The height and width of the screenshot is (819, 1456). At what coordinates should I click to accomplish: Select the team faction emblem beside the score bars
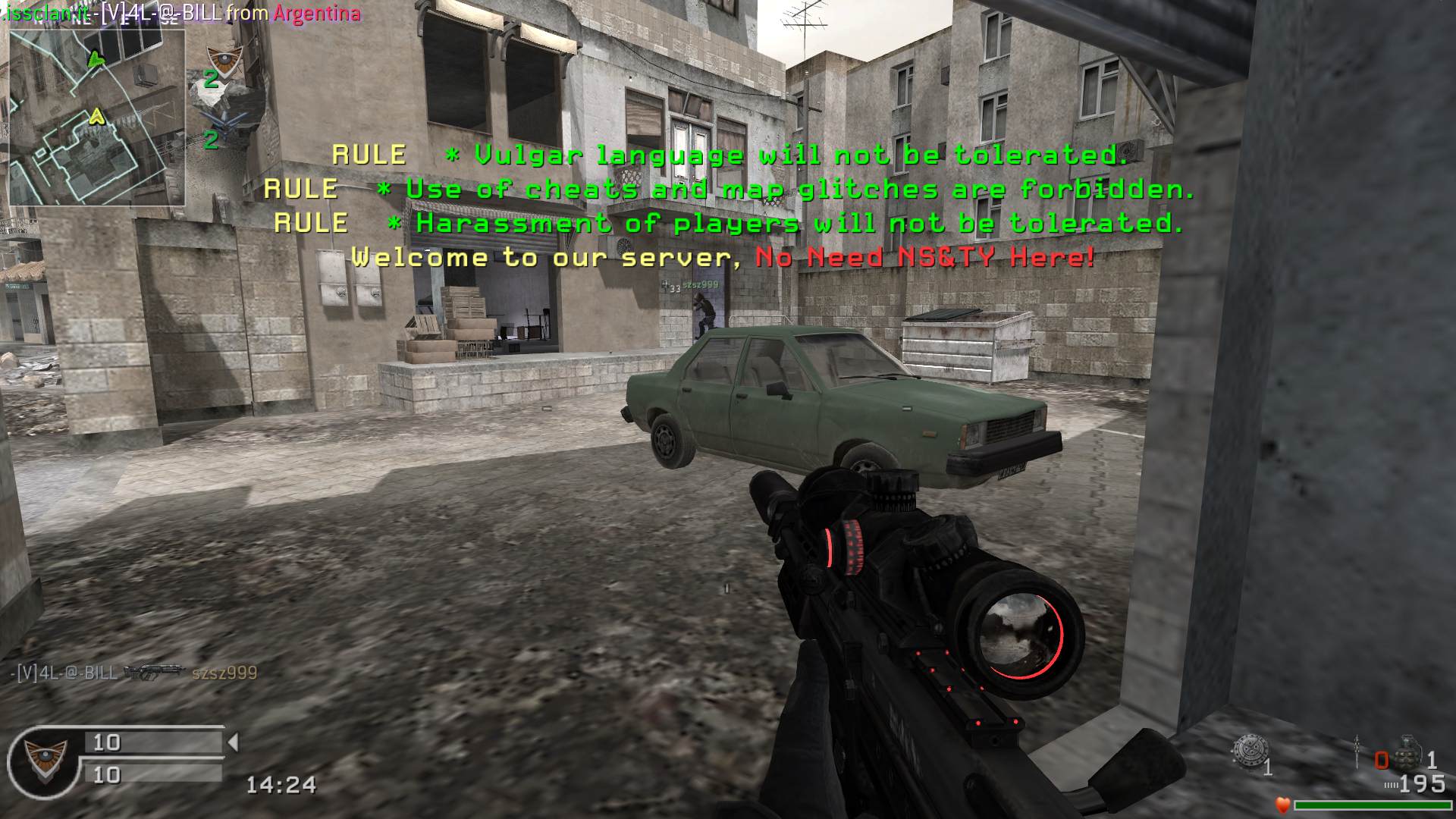pyautogui.click(x=42, y=759)
